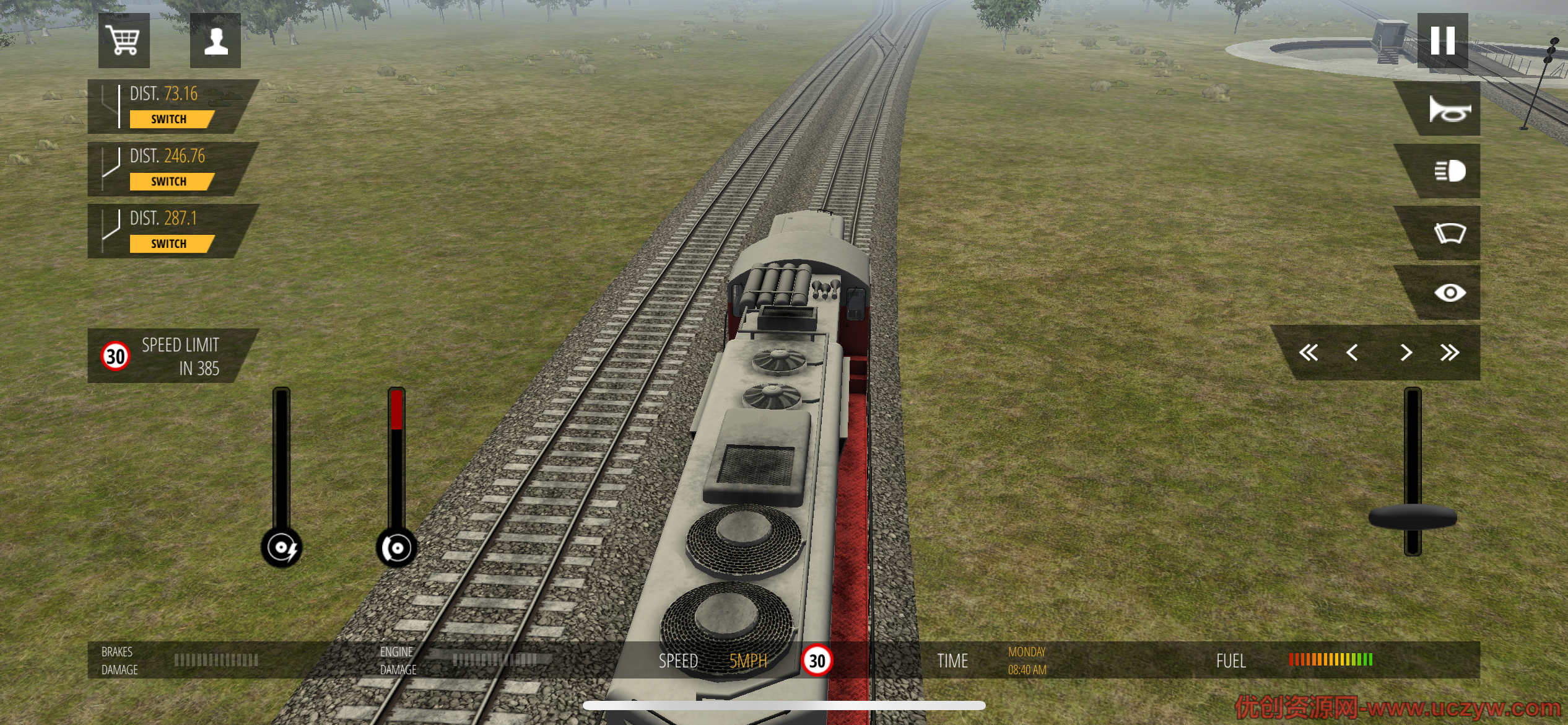Sound the train horn
The height and width of the screenshot is (725, 1568).
tap(1448, 110)
